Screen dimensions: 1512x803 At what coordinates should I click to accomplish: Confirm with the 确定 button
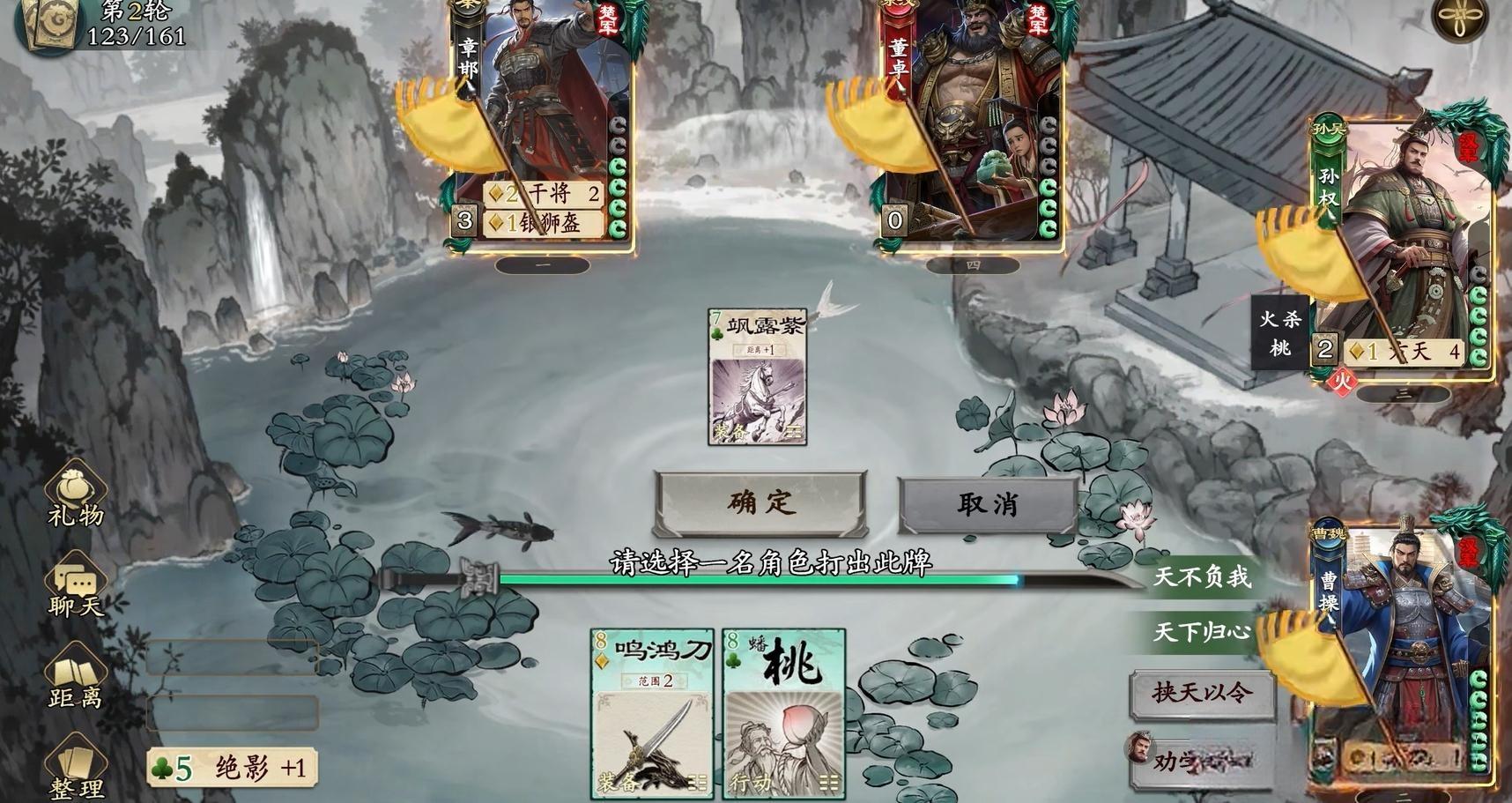760,502
